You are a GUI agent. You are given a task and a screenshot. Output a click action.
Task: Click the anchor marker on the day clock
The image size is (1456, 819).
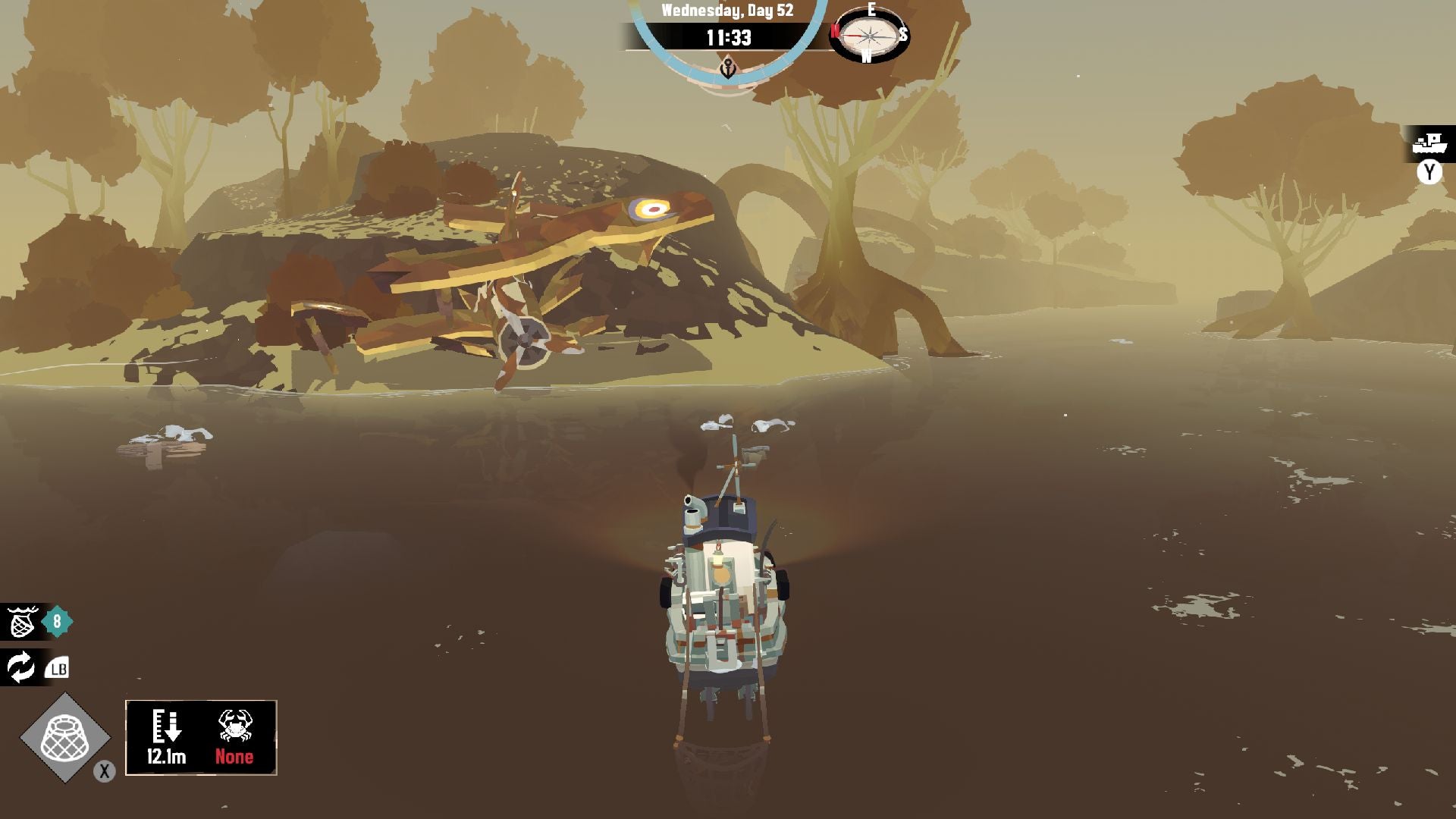(x=727, y=71)
